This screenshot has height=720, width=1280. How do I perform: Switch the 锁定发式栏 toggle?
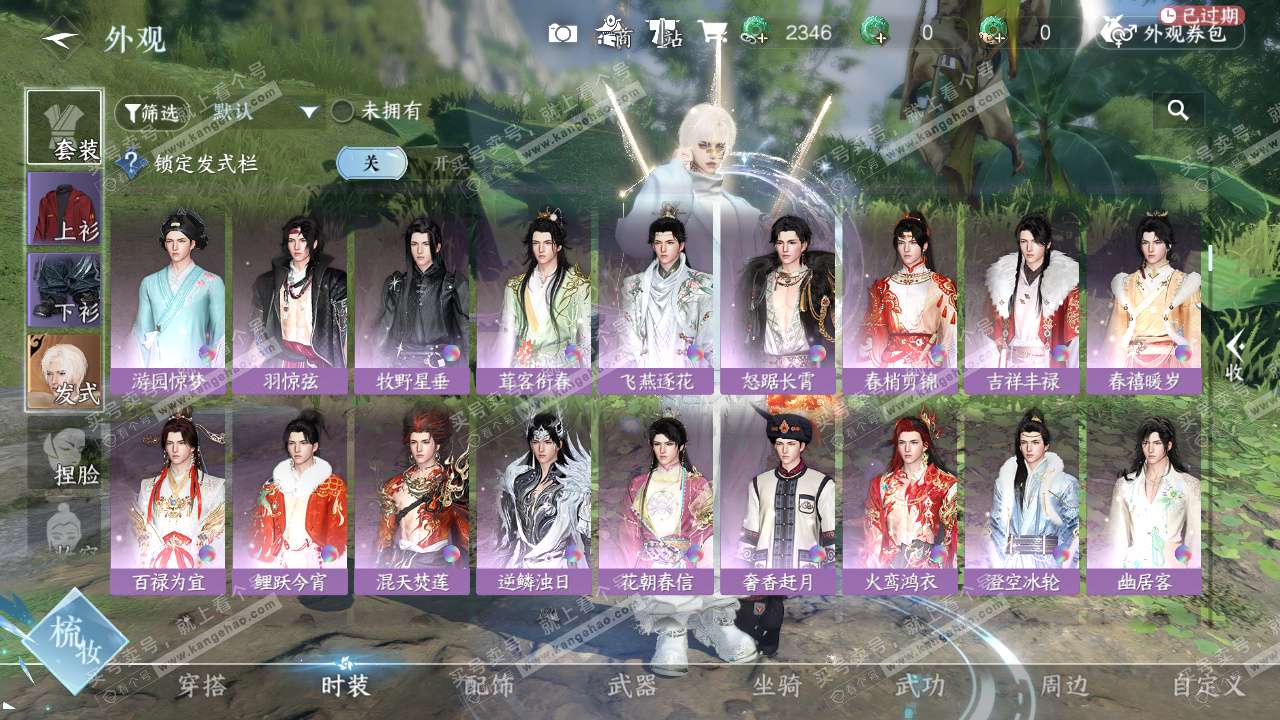click(372, 163)
